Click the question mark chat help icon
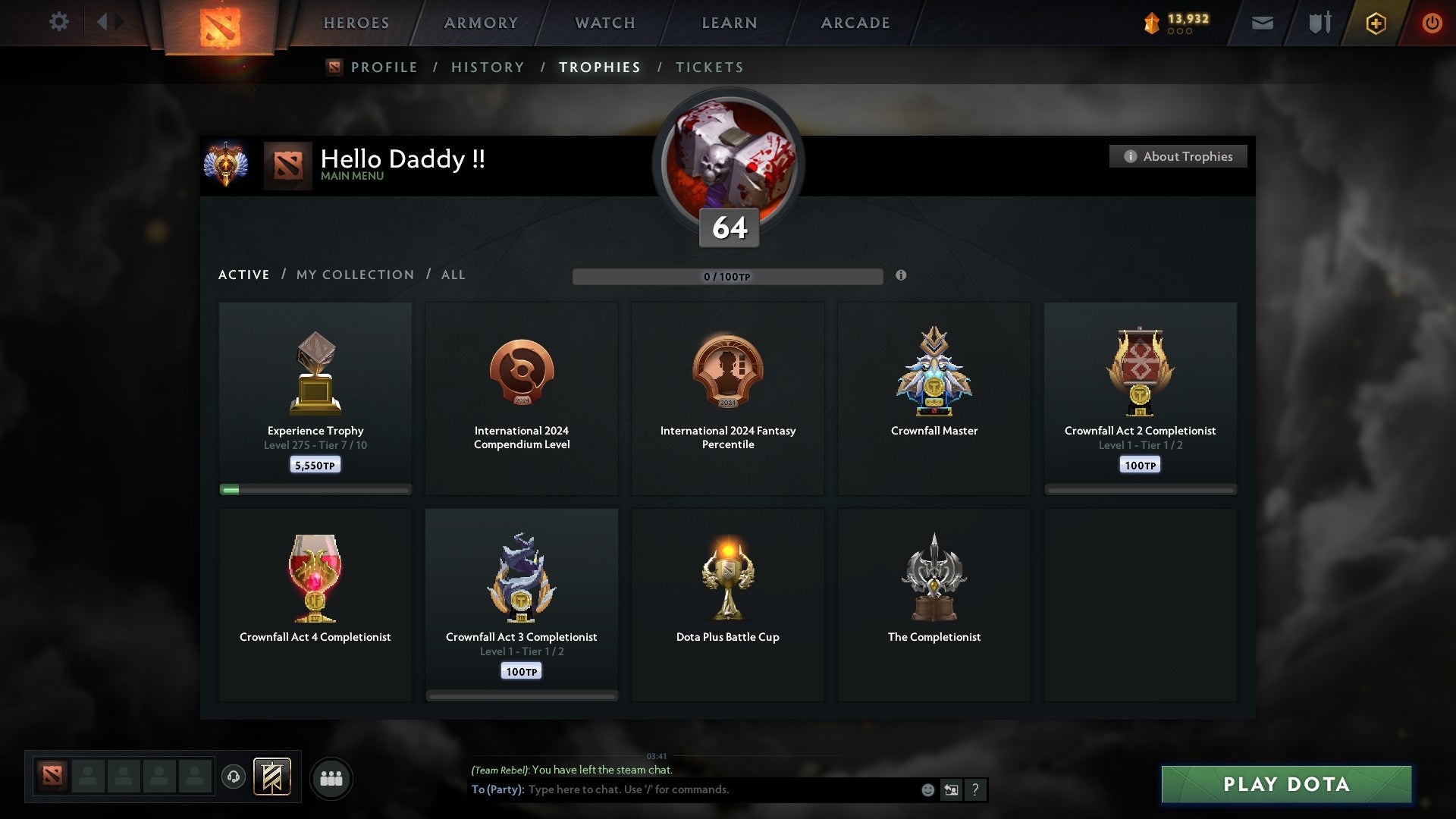Screen dimensions: 1456x819 tap(975, 789)
